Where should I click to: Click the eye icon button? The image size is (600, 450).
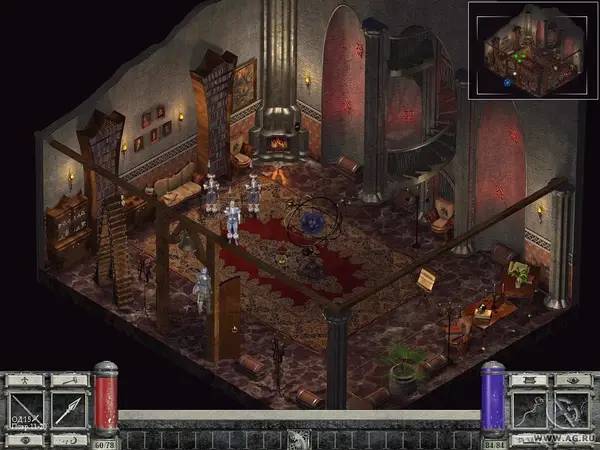[x=574, y=380]
